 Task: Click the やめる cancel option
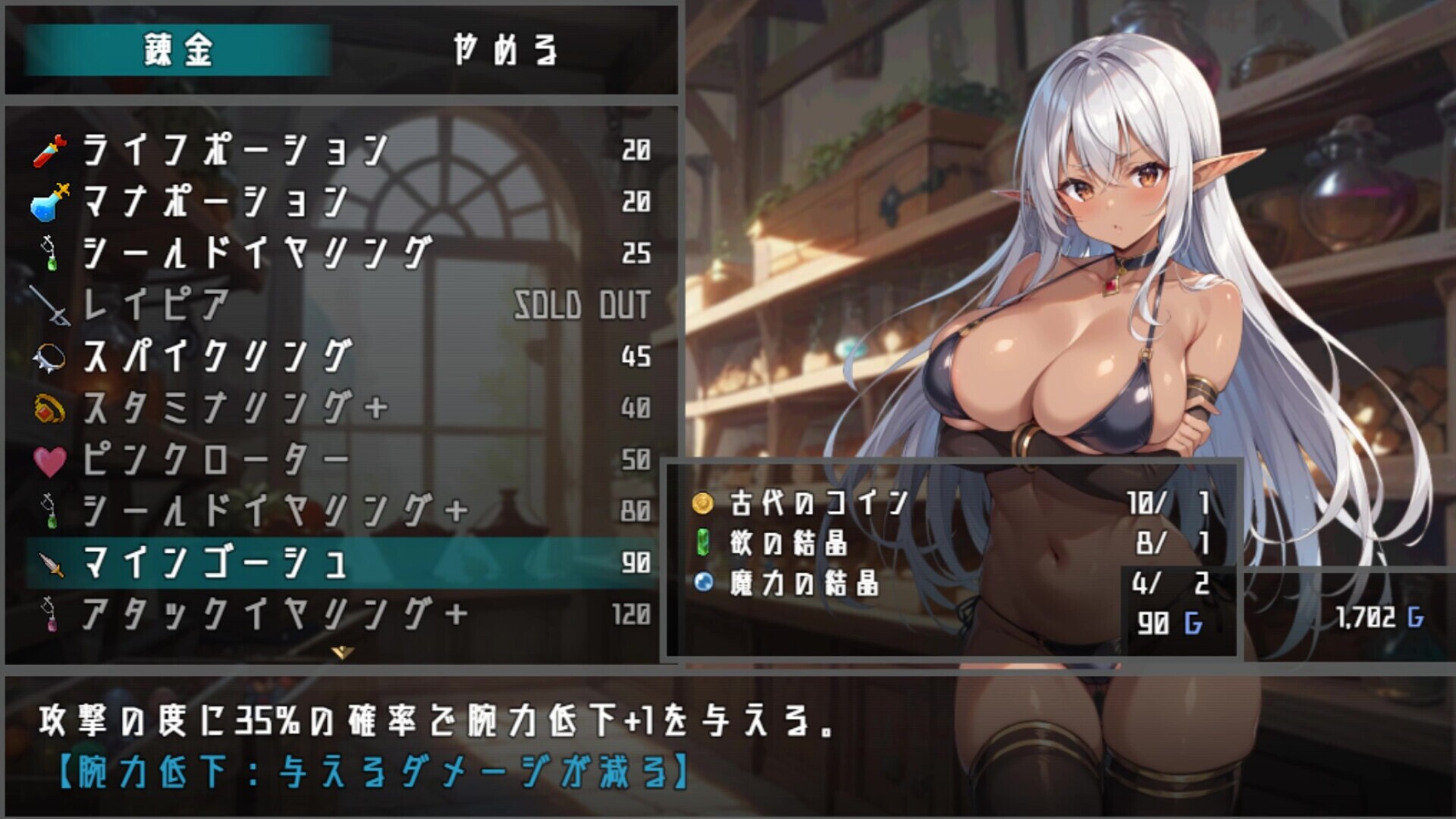click(x=507, y=52)
